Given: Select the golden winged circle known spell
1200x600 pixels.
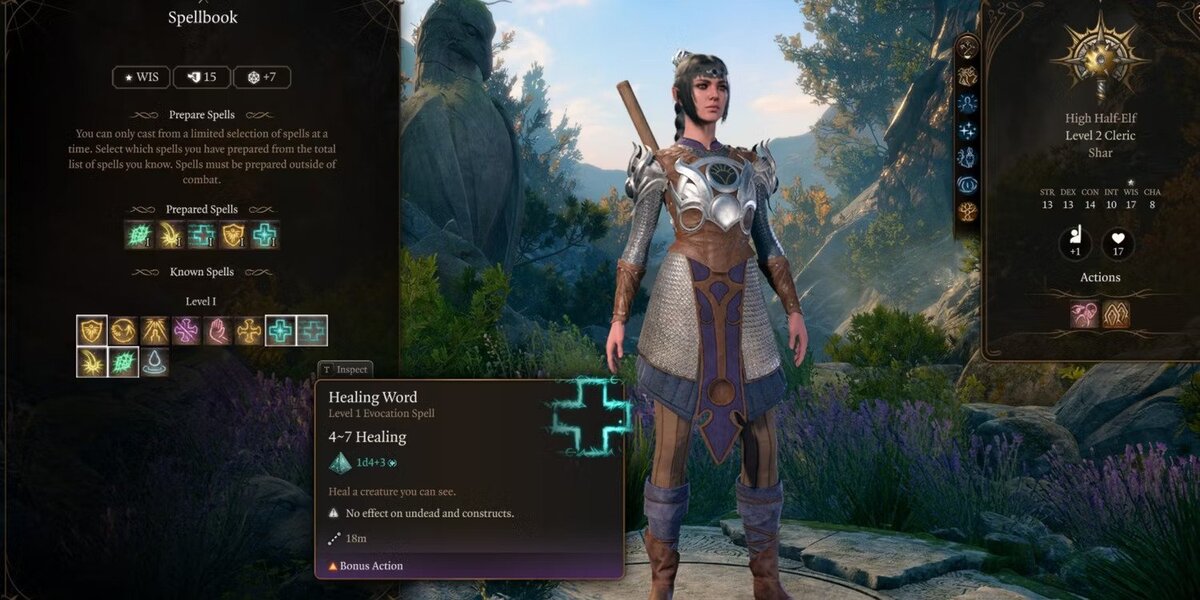Looking at the screenshot, I should 123,331.
